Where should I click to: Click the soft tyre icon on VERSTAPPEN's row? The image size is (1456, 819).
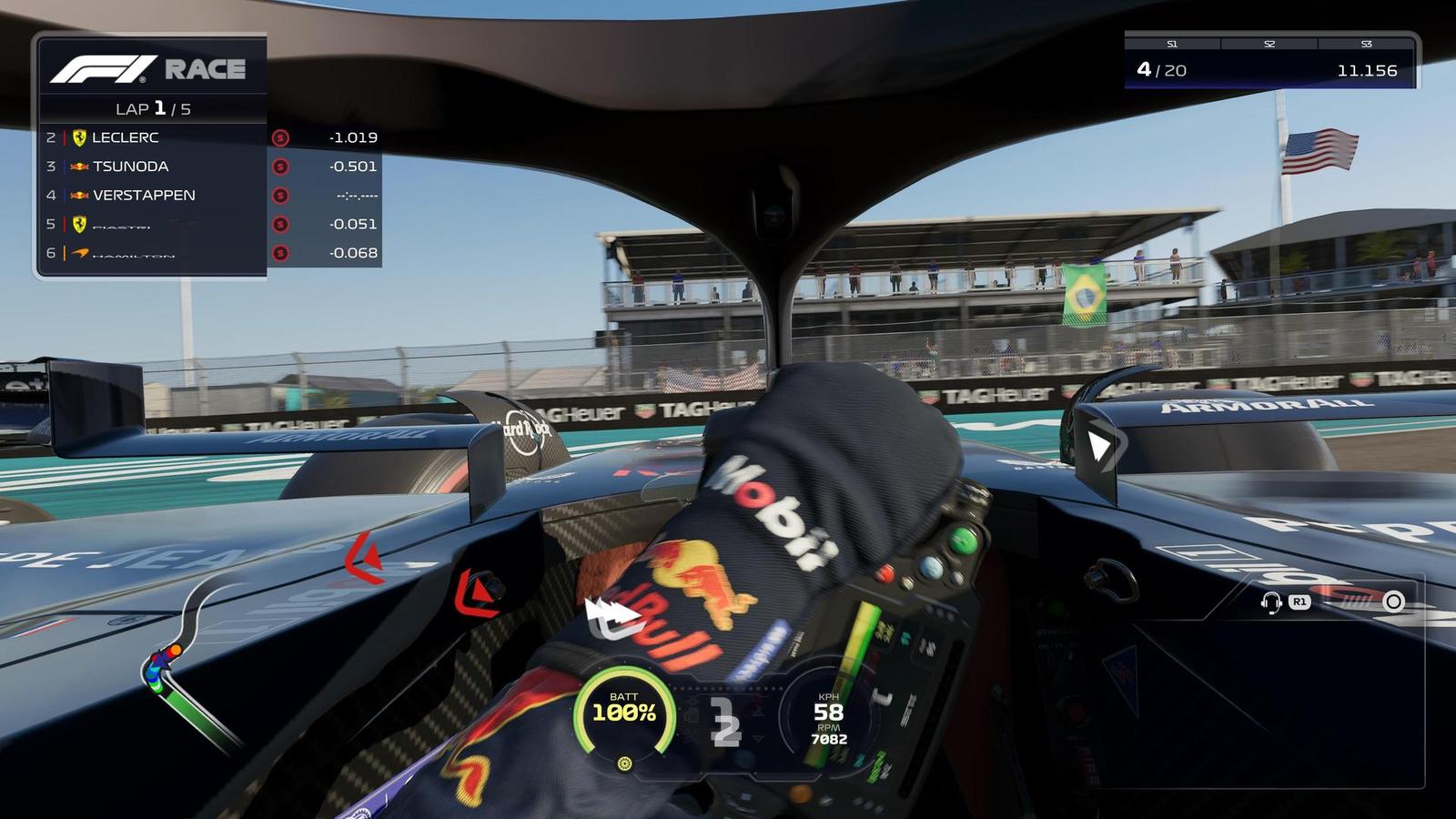[x=279, y=195]
